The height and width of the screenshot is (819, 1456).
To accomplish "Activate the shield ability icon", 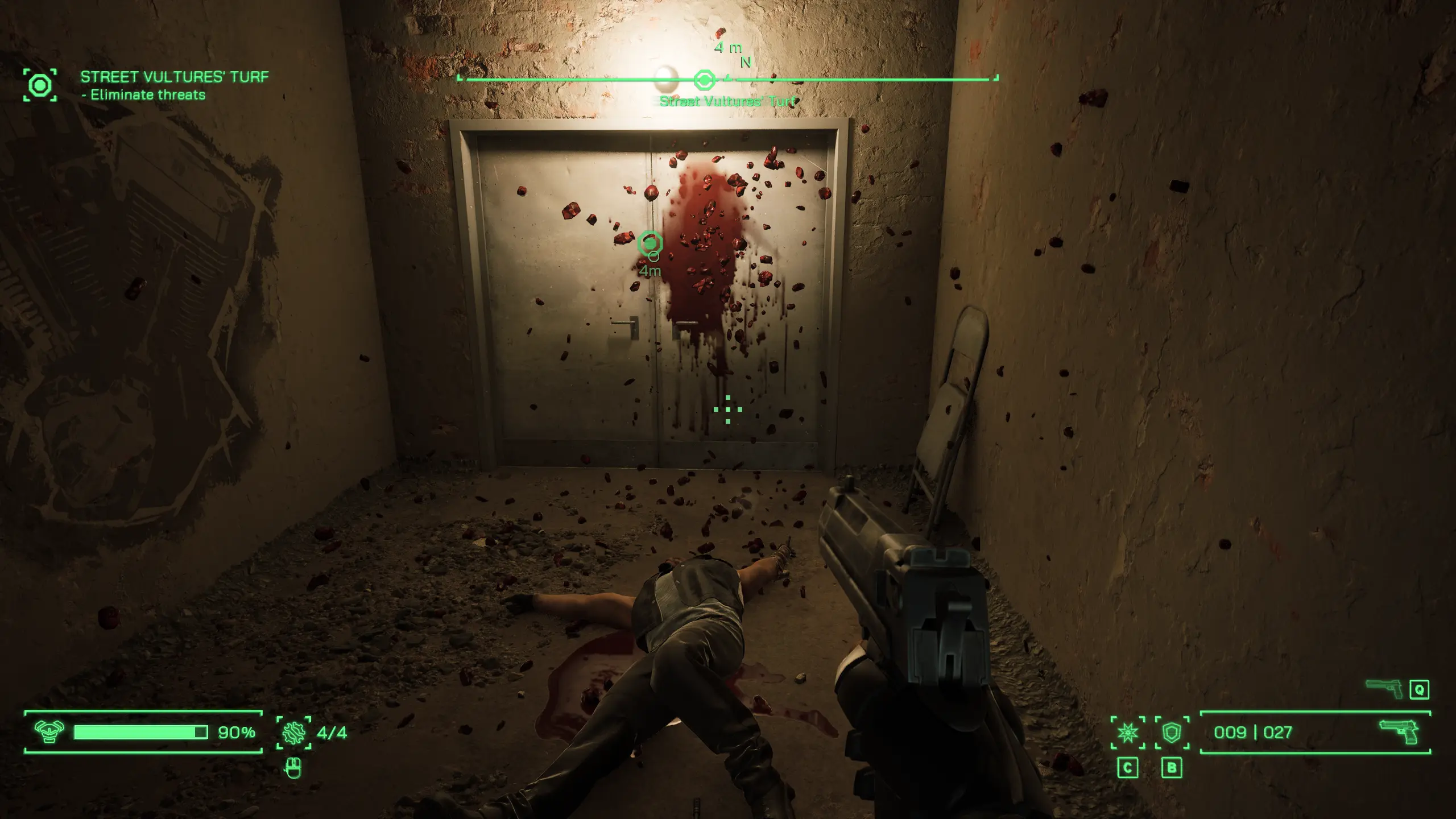I will 1172,733.
